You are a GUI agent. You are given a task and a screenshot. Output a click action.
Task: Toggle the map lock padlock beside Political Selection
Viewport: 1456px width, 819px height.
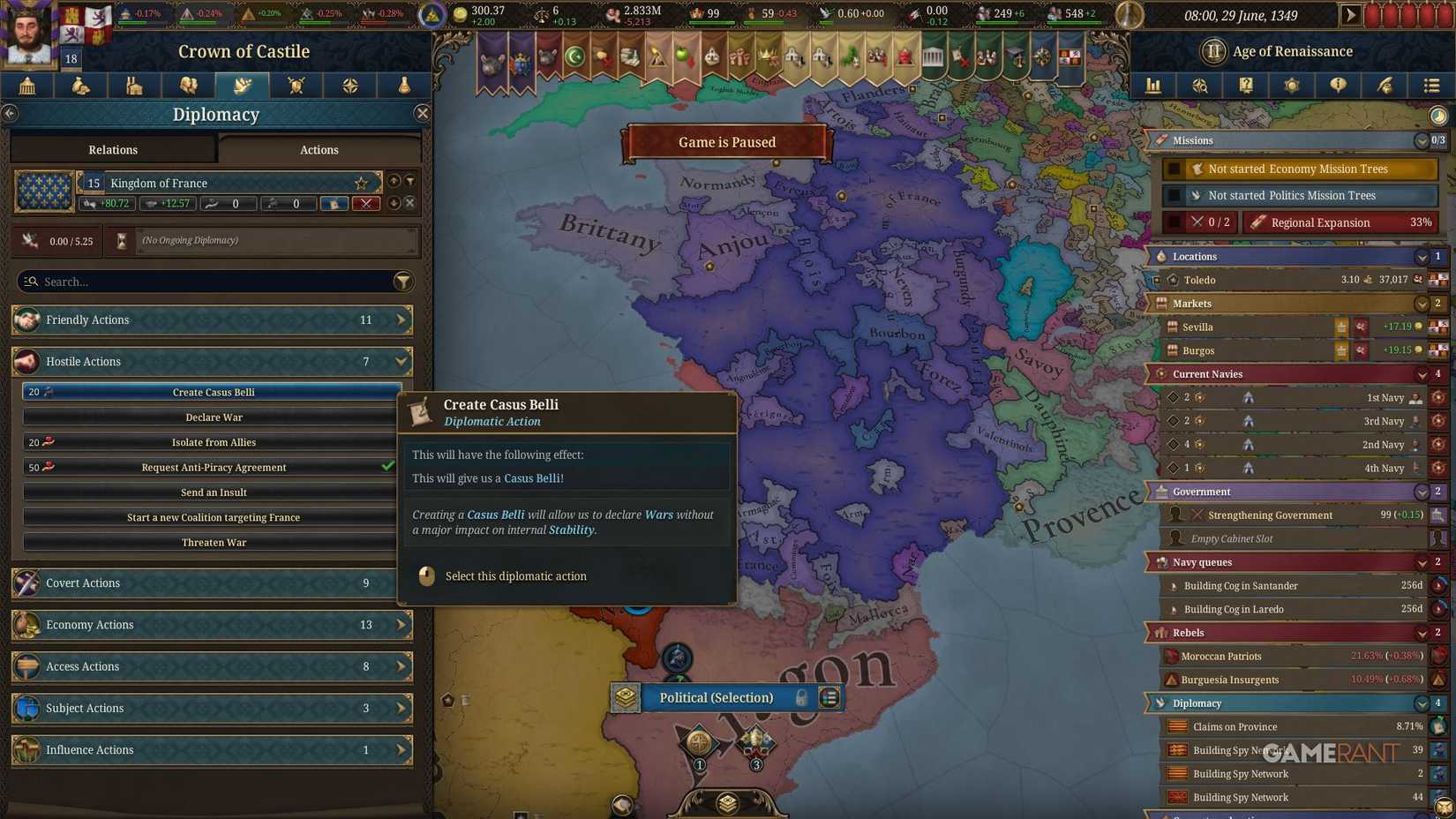tap(799, 697)
